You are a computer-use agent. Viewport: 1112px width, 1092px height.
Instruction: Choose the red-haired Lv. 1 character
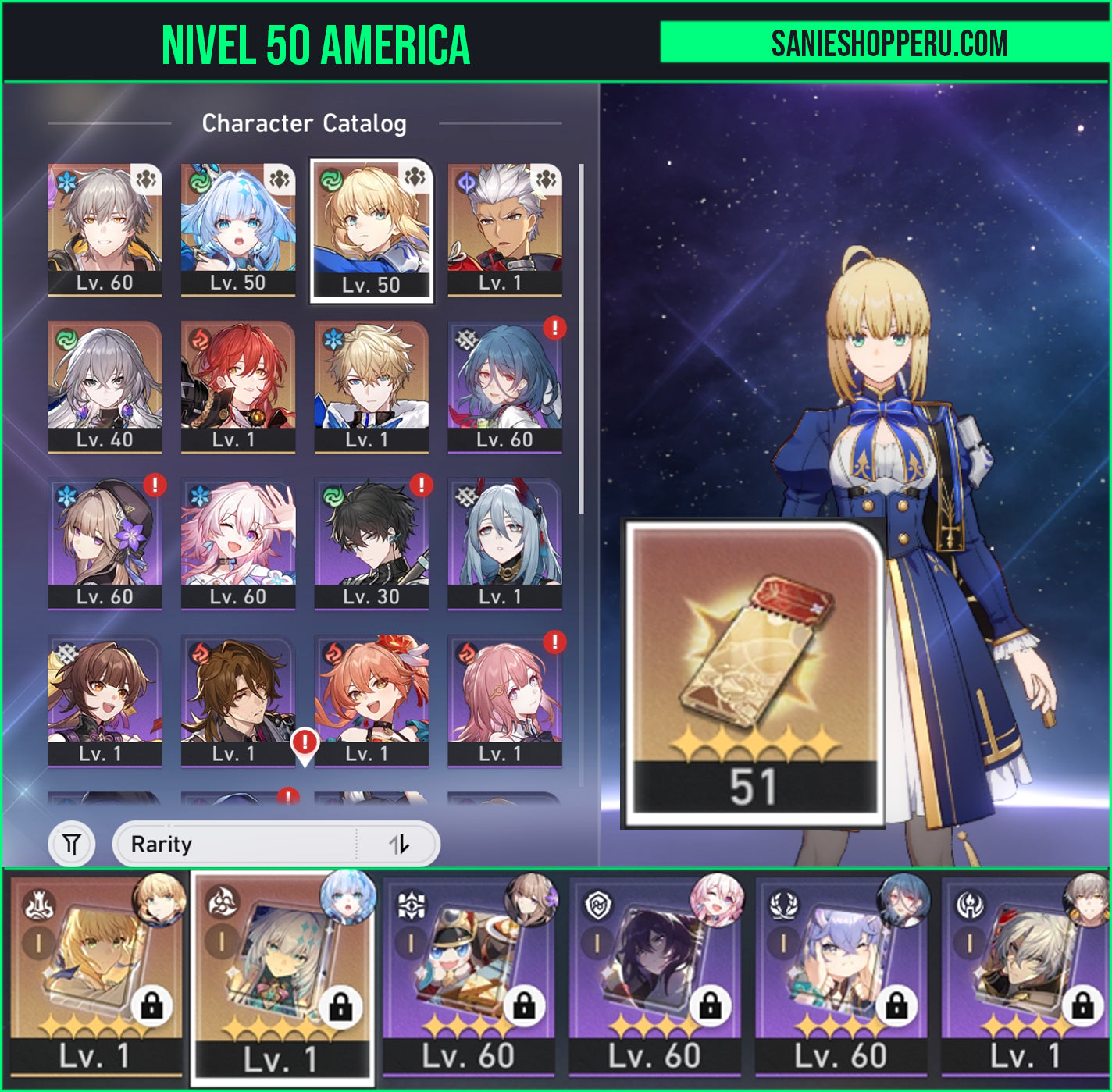pyautogui.click(x=238, y=386)
